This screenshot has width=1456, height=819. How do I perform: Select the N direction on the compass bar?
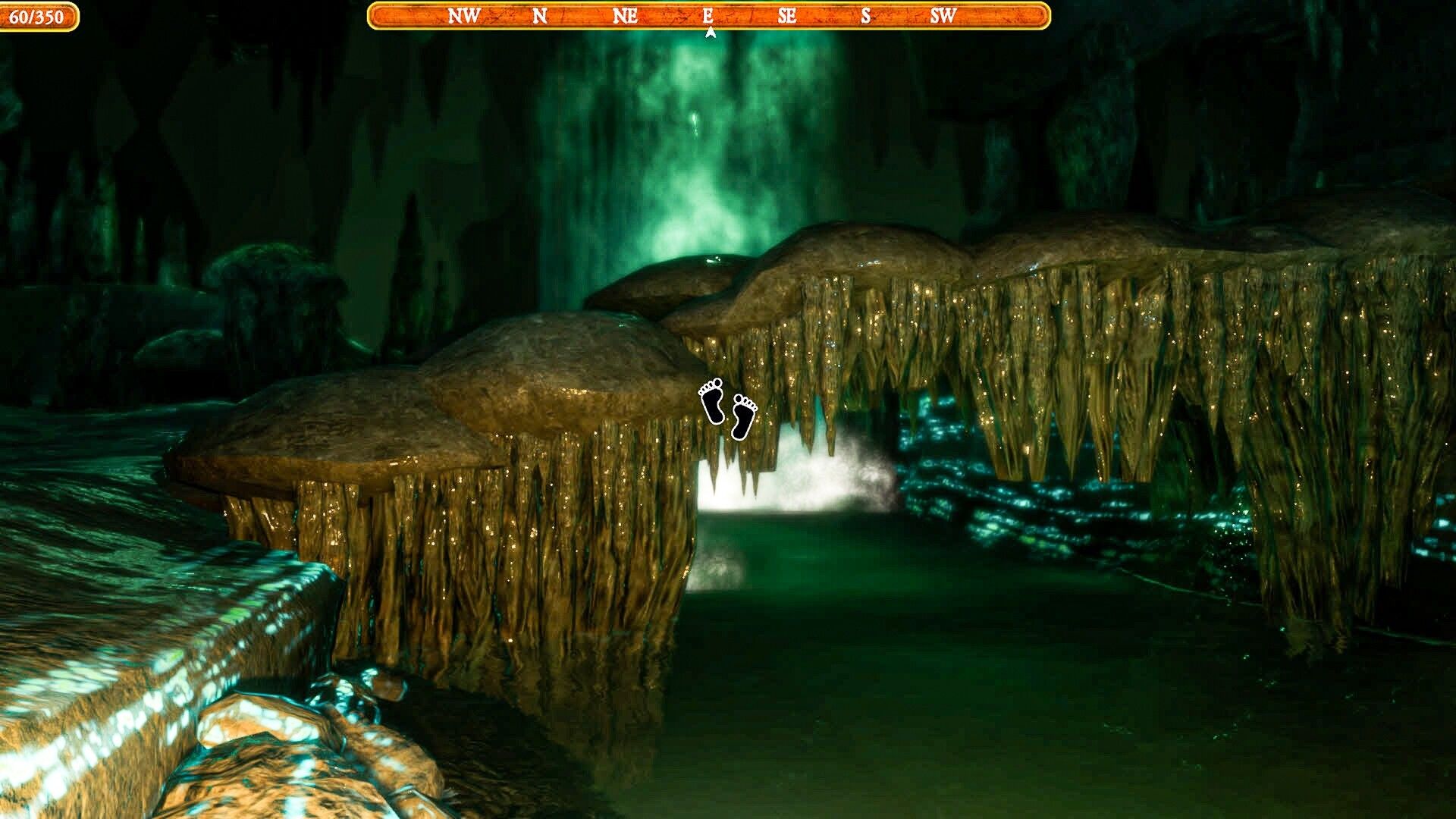click(541, 14)
